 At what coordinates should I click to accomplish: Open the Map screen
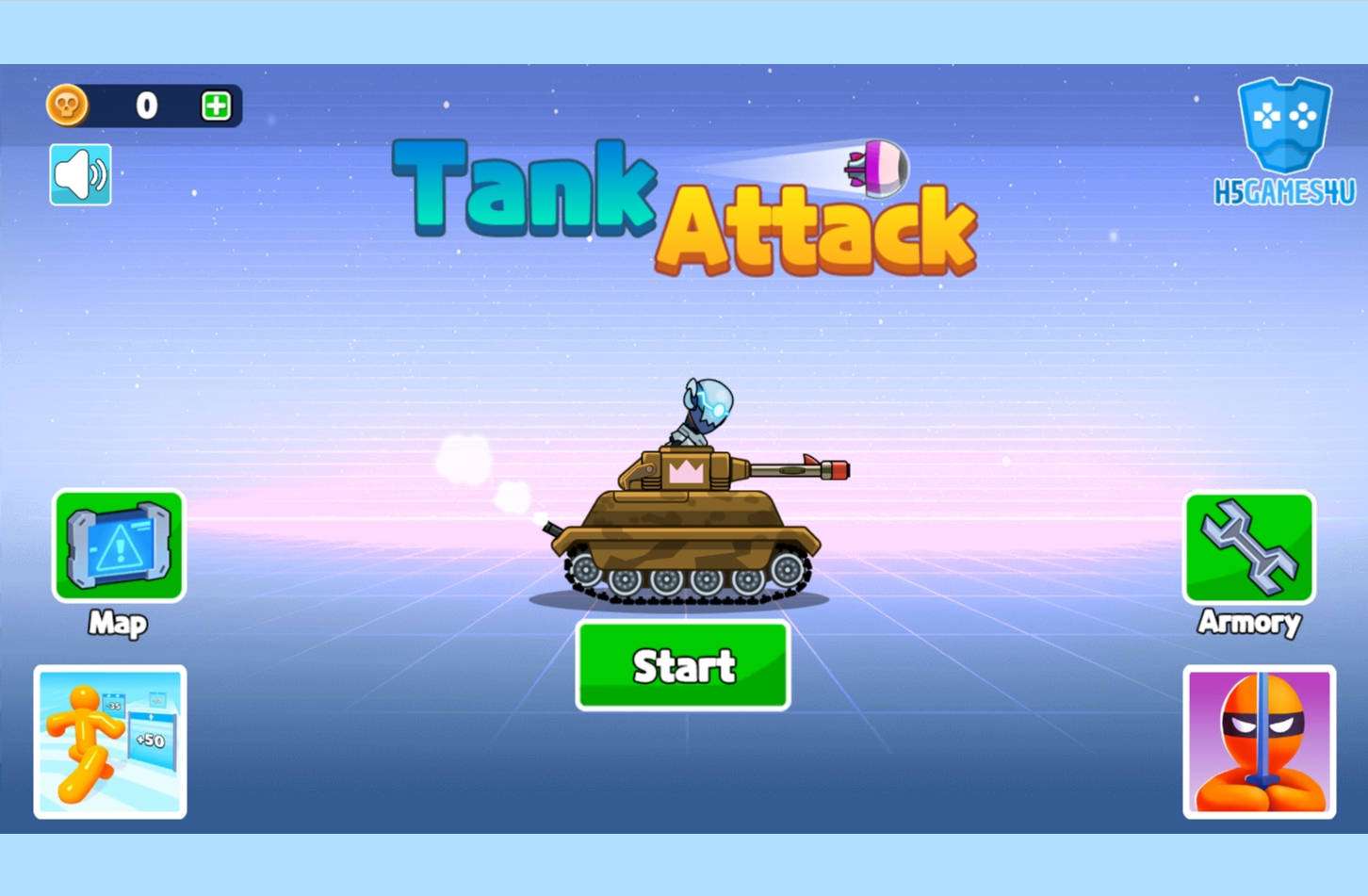(119, 546)
